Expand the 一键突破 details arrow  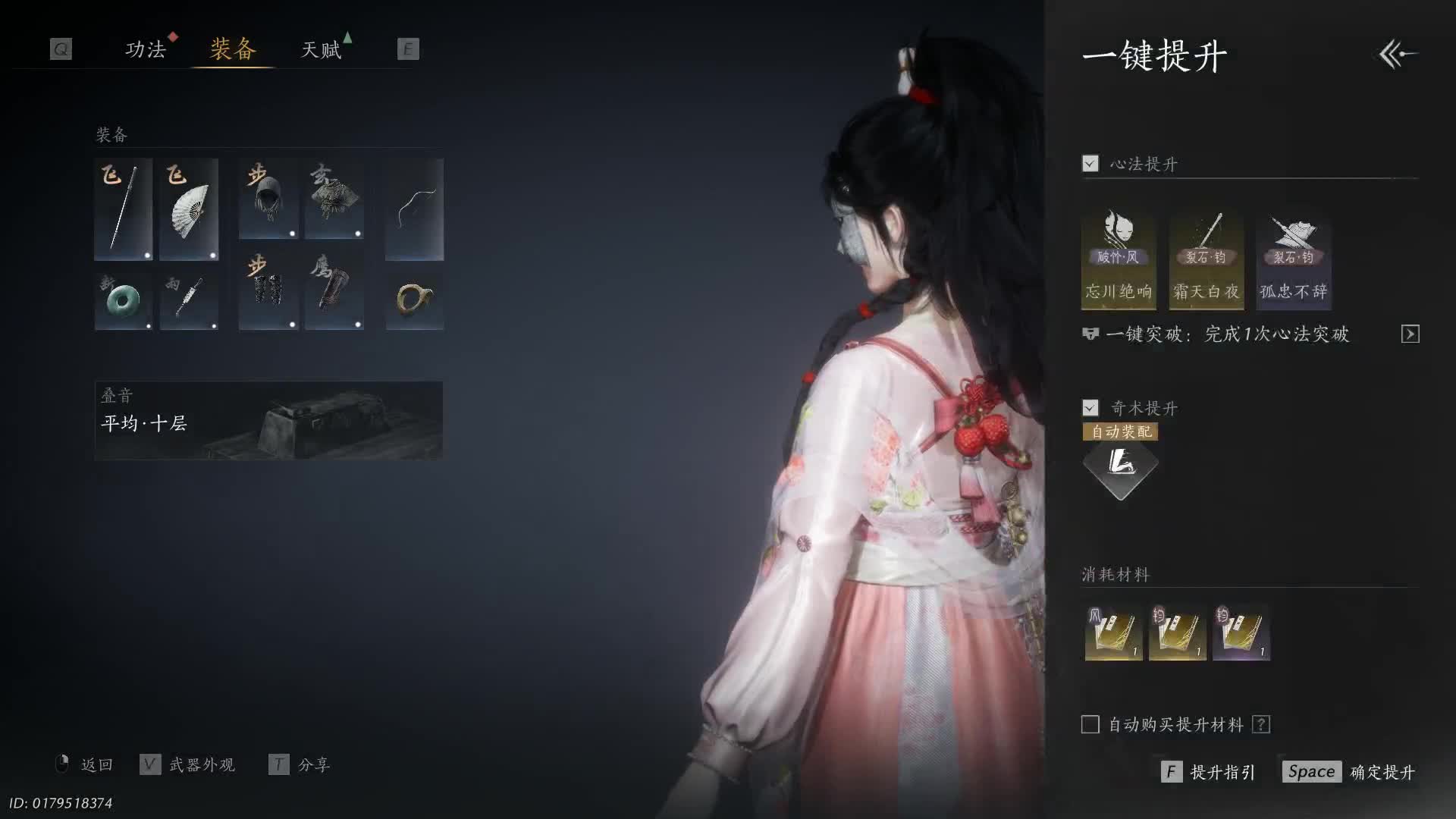1410,334
